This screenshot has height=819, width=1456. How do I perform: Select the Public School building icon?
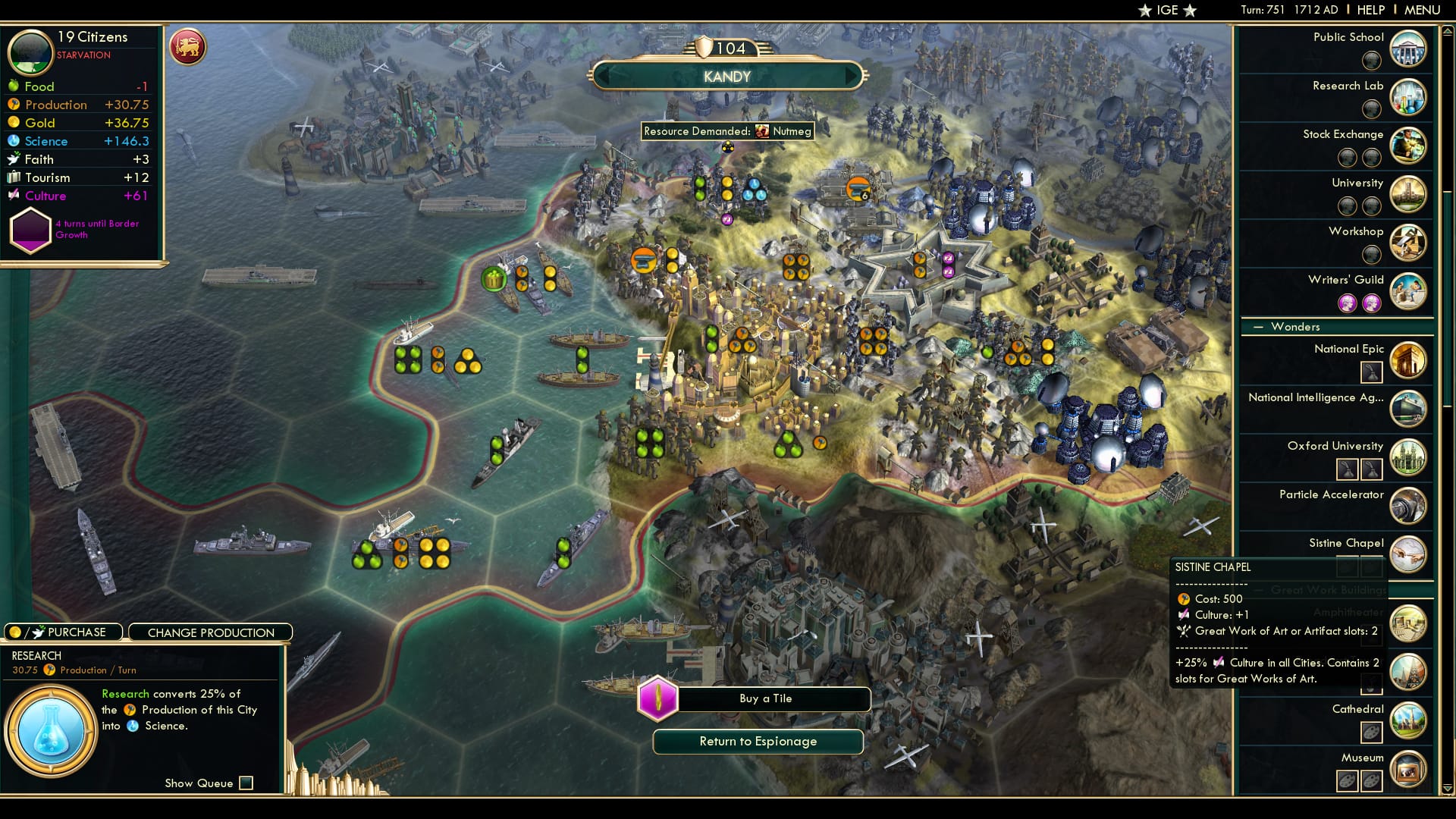[1408, 49]
